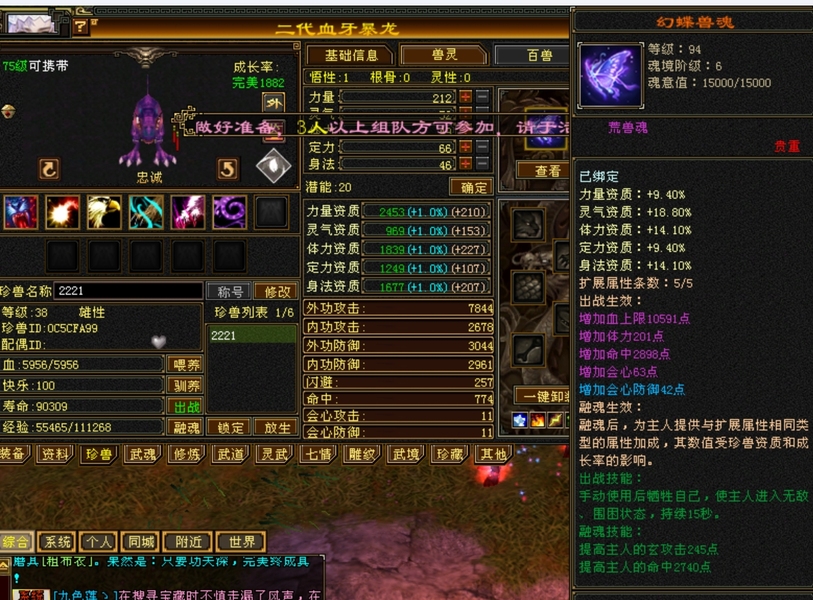Select the purple spiral pet skill icon
The width and height of the screenshot is (813, 600).
(229, 212)
